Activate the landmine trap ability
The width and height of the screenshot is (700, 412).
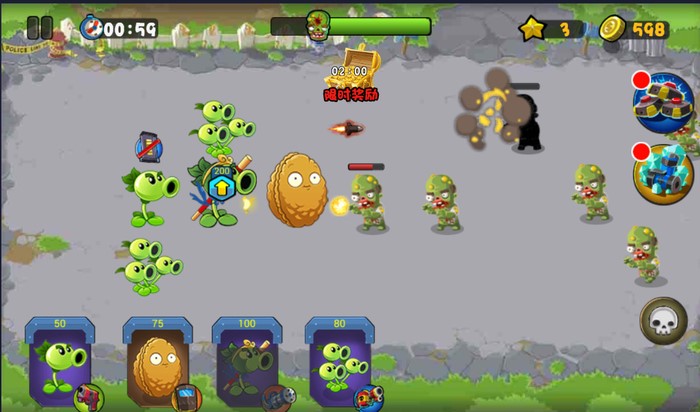tap(663, 101)
